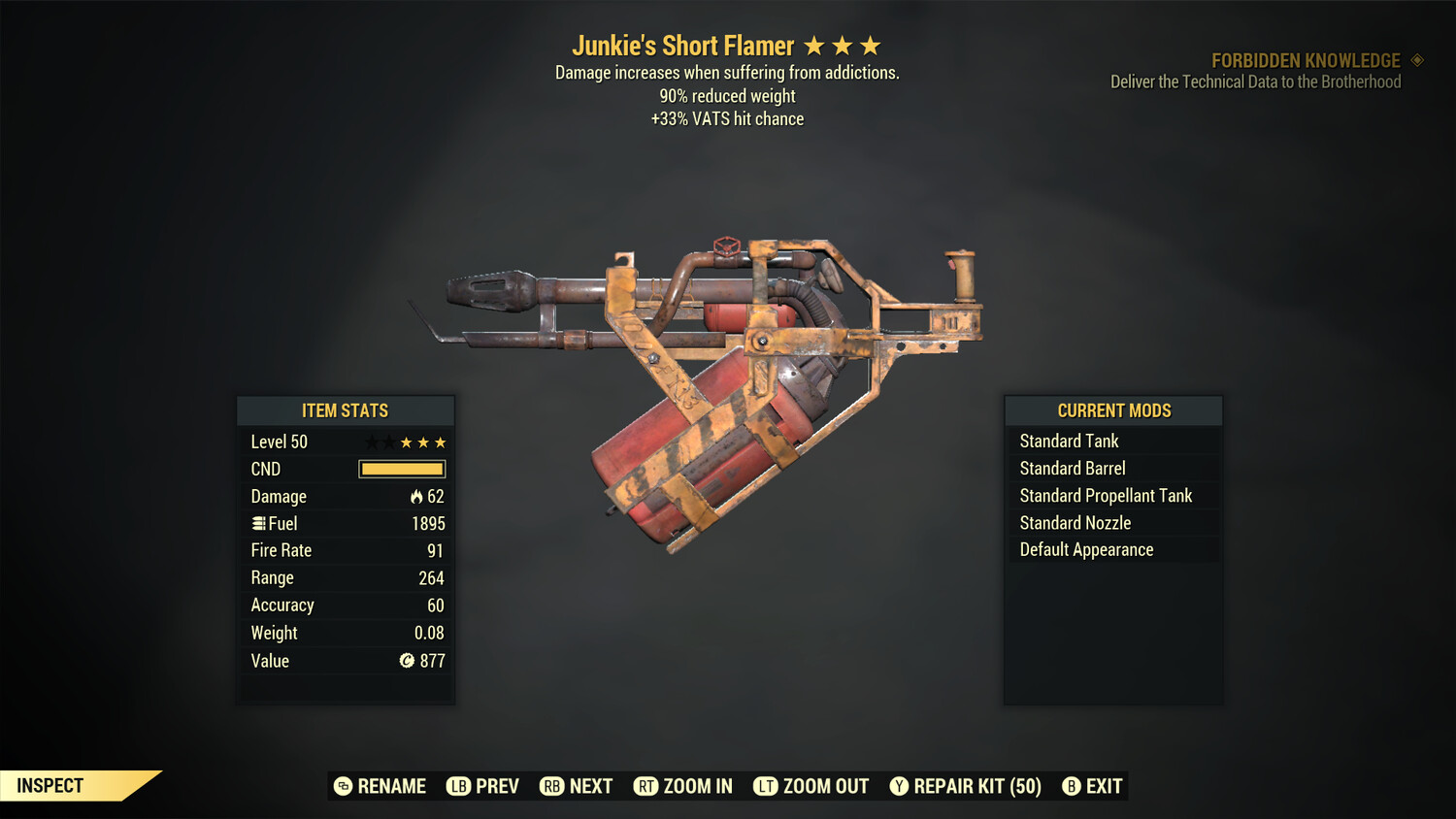Click the RT button glyph for Zoom In
The width and height of the screenshot is (1456, 819).
[645, 786]
